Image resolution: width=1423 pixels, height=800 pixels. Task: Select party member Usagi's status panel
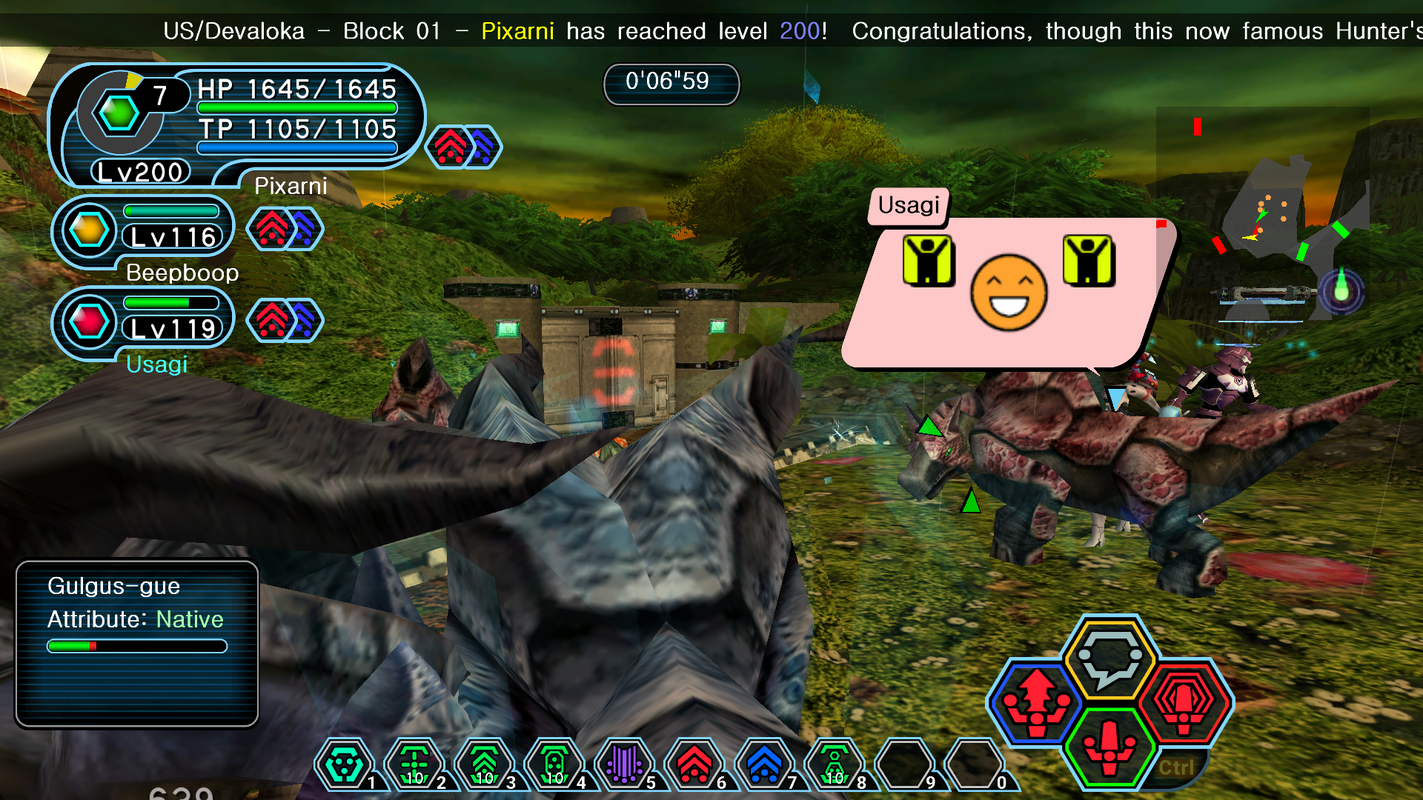pyautogui.click(x=143, y=322)
